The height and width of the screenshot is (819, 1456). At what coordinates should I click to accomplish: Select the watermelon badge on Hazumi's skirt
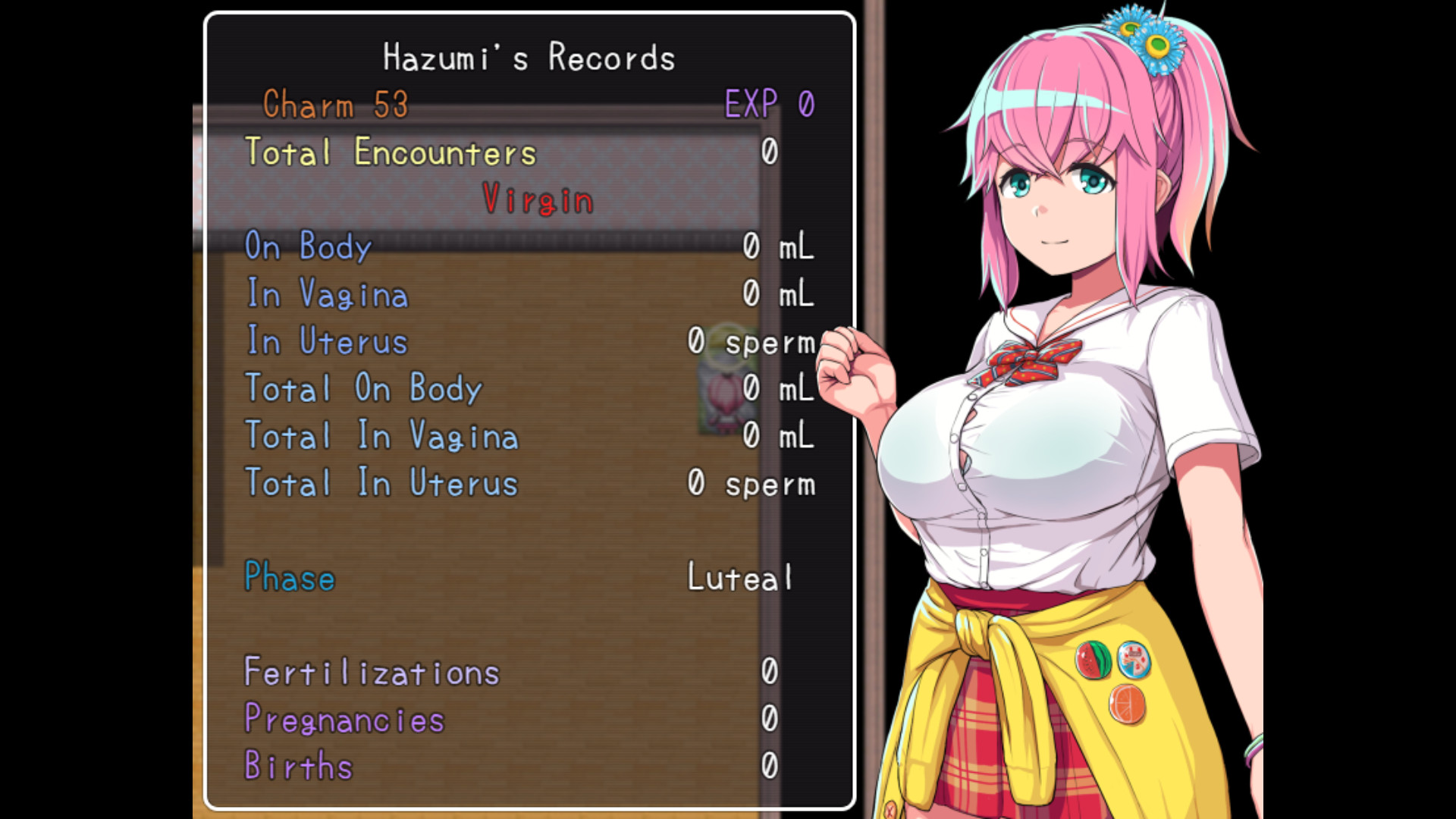[x=1093, y=659]
